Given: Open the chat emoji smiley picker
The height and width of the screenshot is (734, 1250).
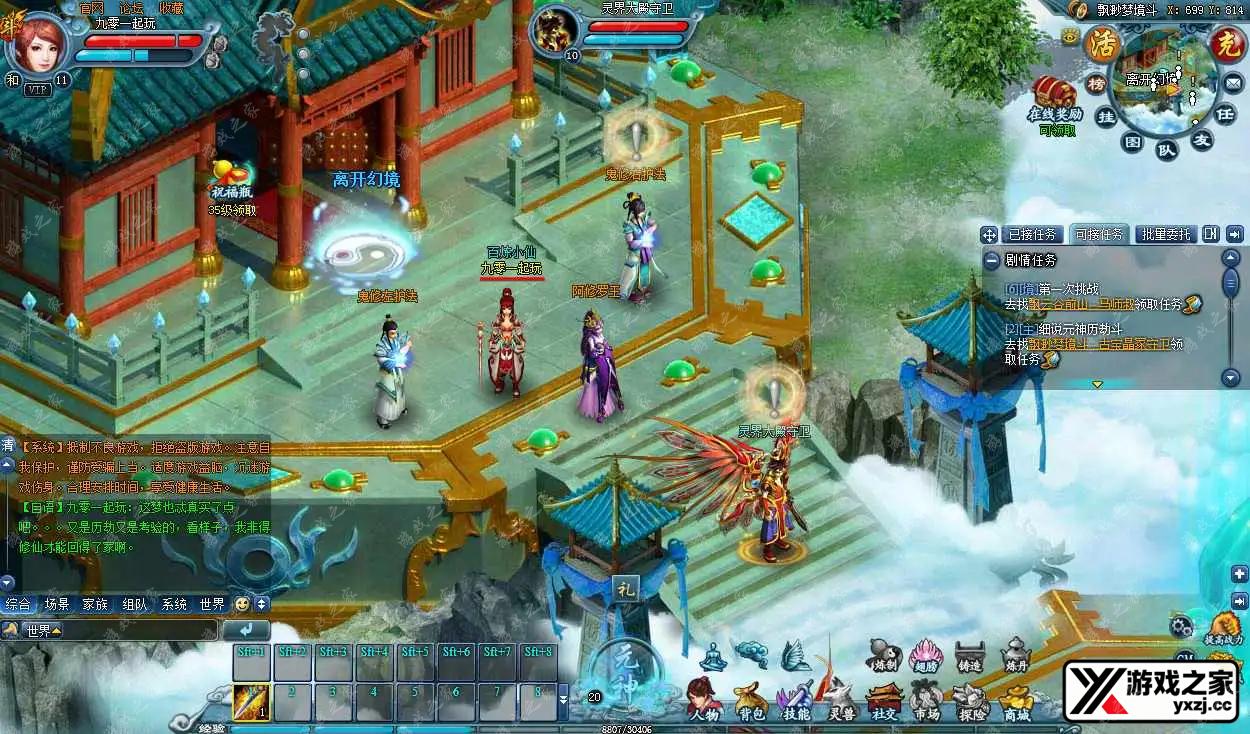Looking at the screenshot, I should (x=241, y=604).
